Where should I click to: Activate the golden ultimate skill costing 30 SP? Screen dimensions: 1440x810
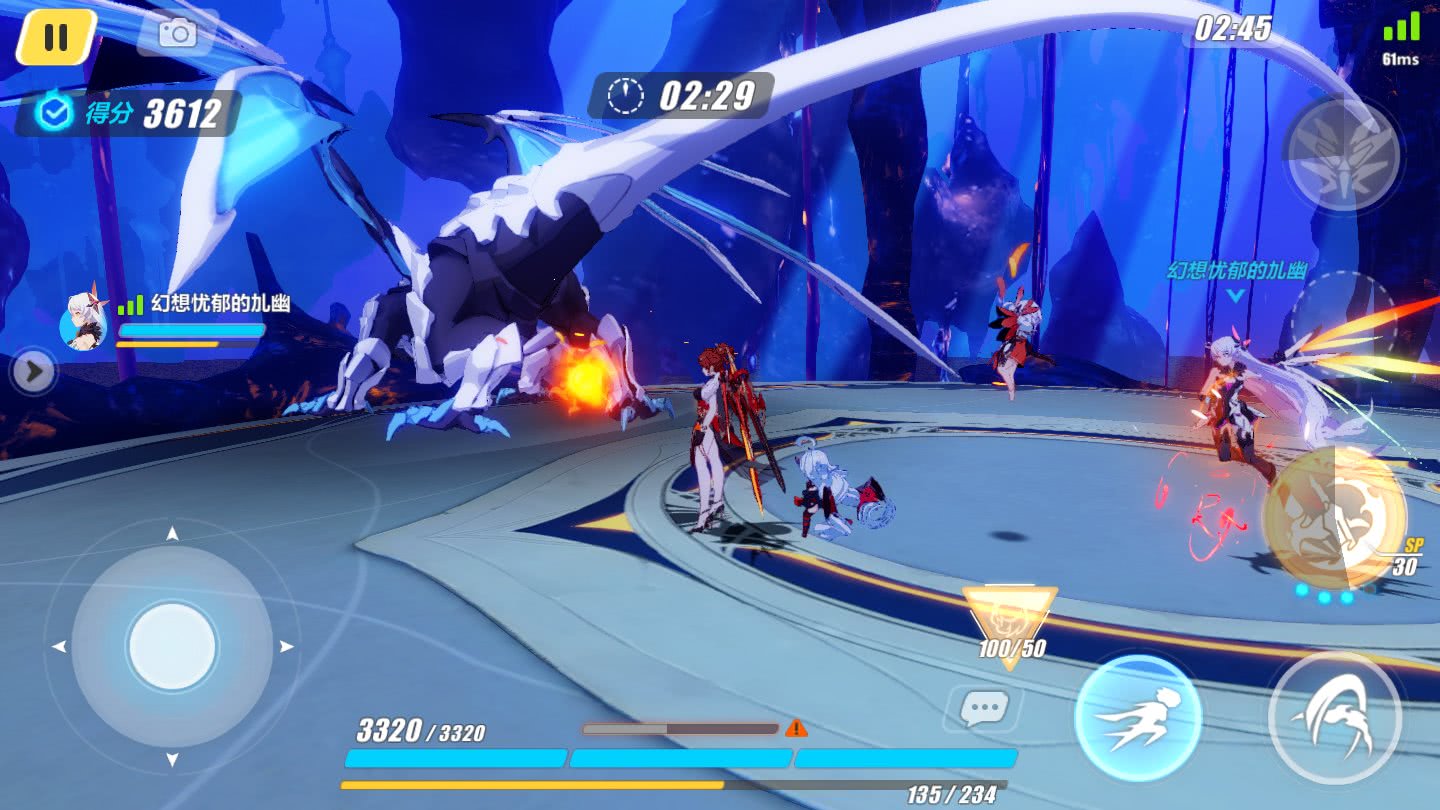[x=1334, y=516]
